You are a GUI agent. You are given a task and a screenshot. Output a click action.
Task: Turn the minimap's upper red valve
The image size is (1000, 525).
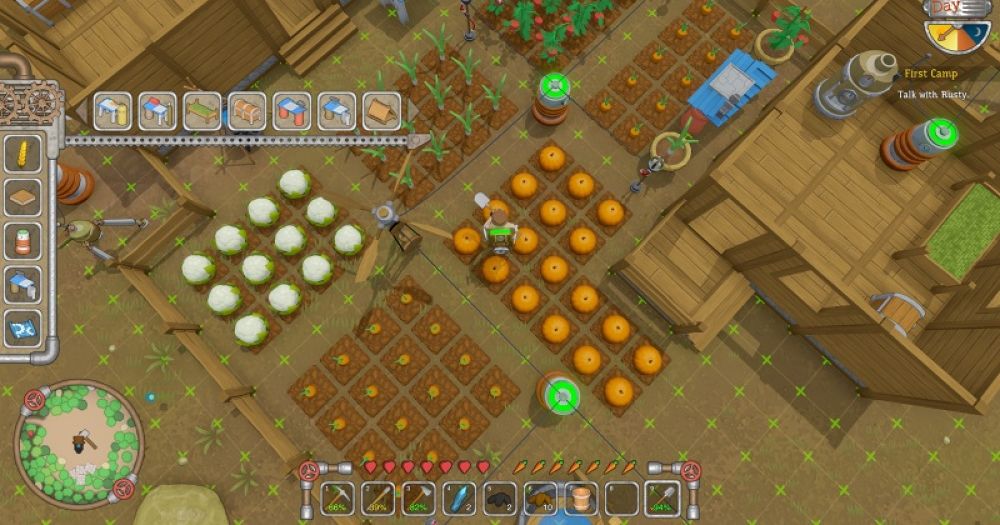click(x=34, y=400)
